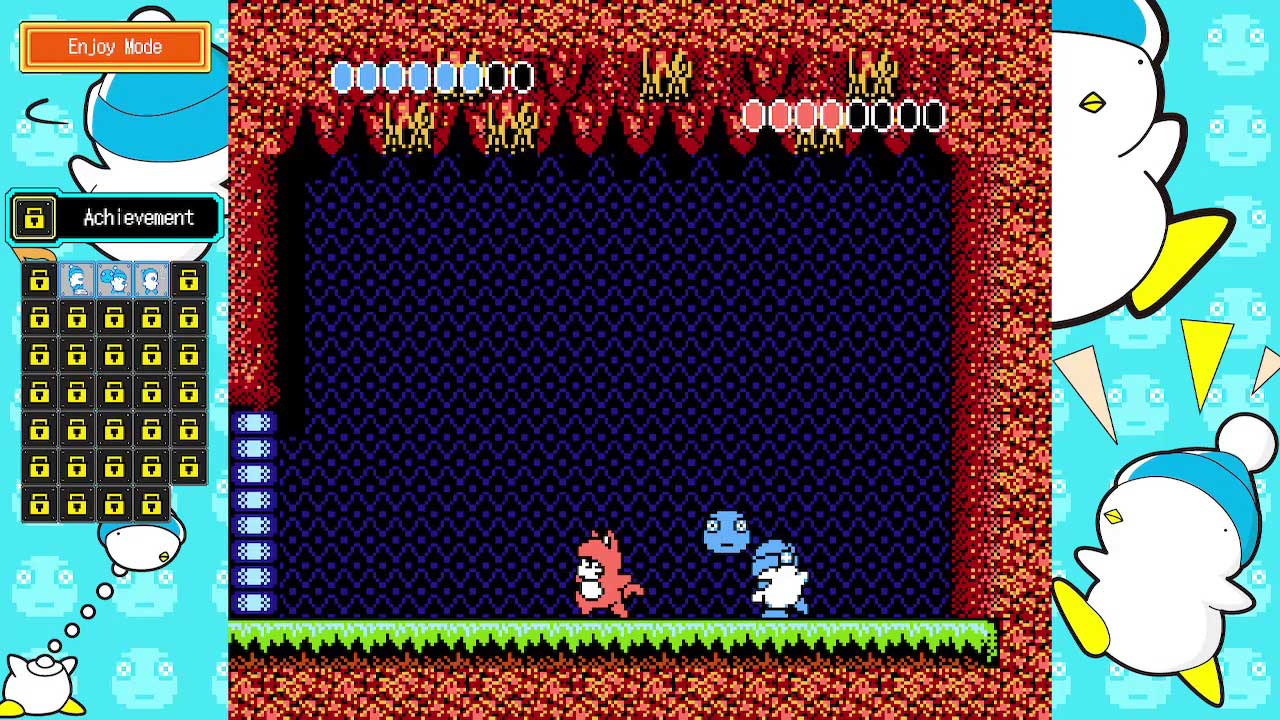Select the first unlocked penguin achievement icon
Screen dimensions: 1280x720
coord(77,281)
